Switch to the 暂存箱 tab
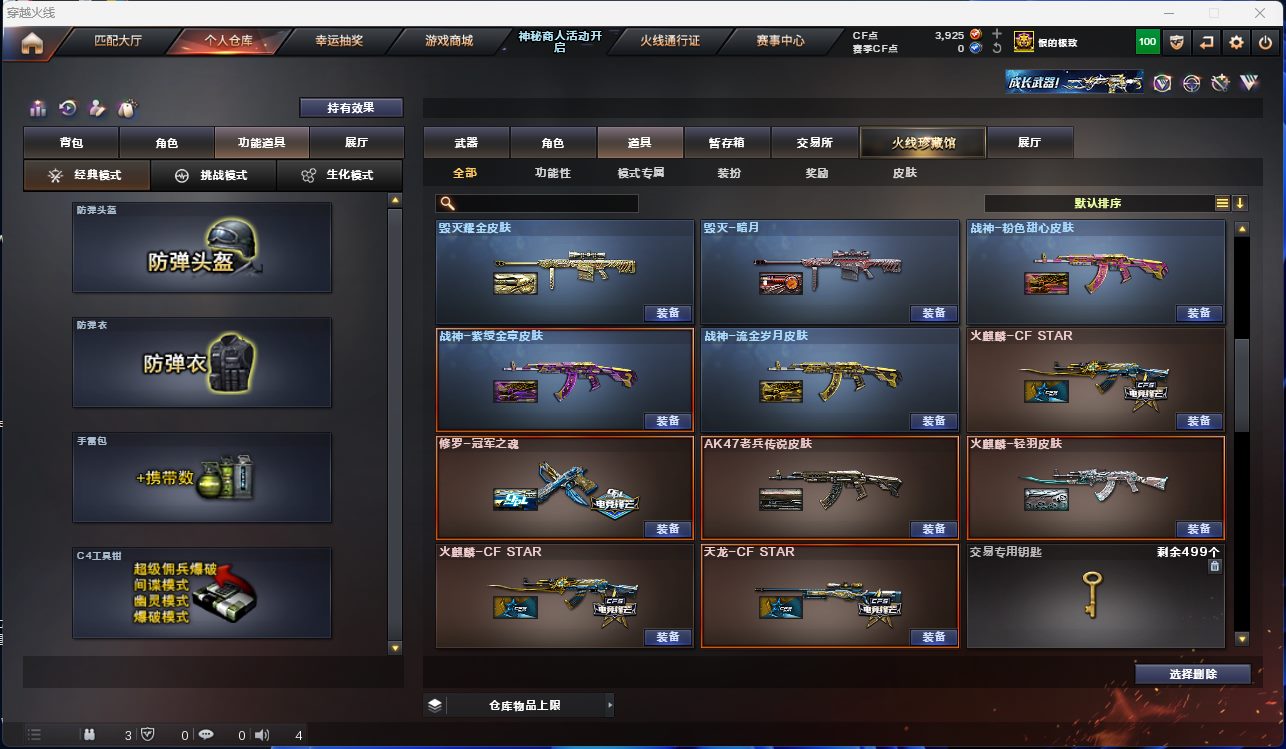This screenshot has width=1286, height=749. click(727, 143)
